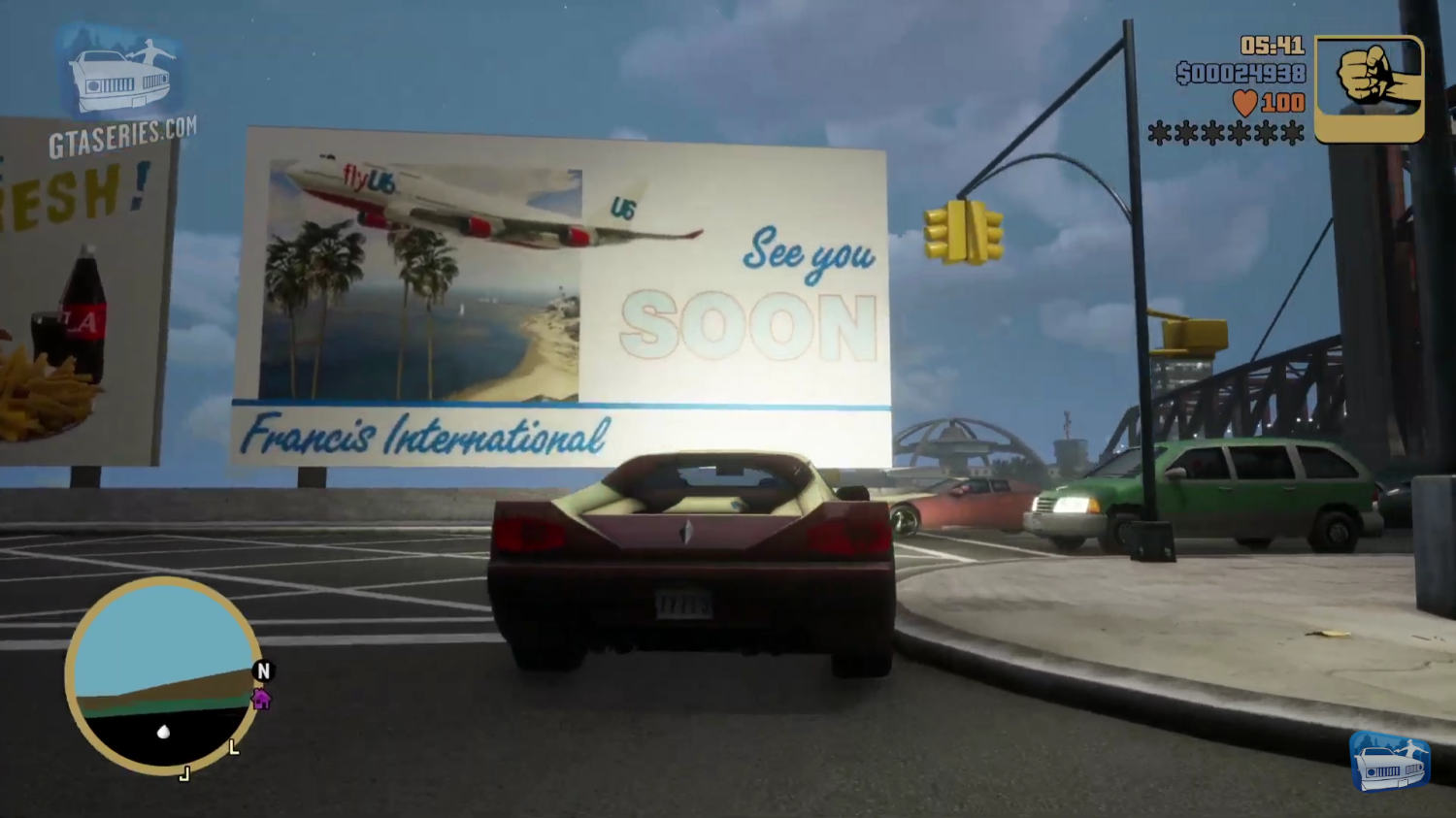Click the white player blip on the radar

tap(163, 733)
